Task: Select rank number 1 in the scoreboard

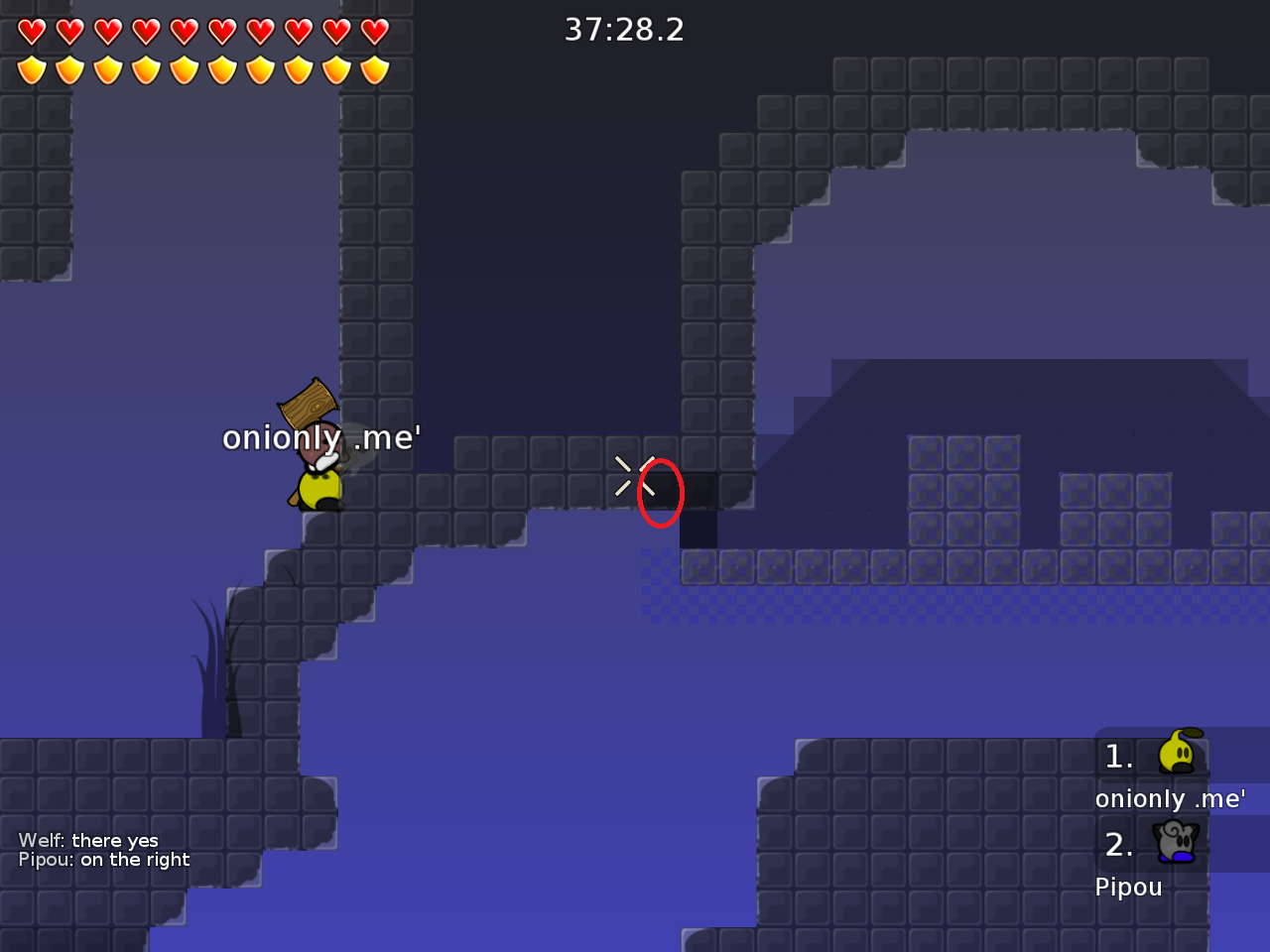Action: (x=1119, y=756)
